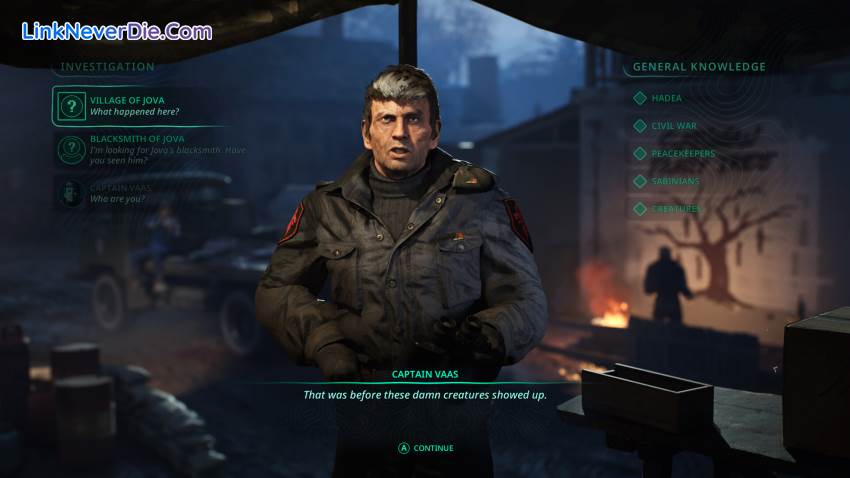The width and height of the screenshot is (850, 478).
Task: Open the Hadea knowledge topic
Action: [665, 98]
